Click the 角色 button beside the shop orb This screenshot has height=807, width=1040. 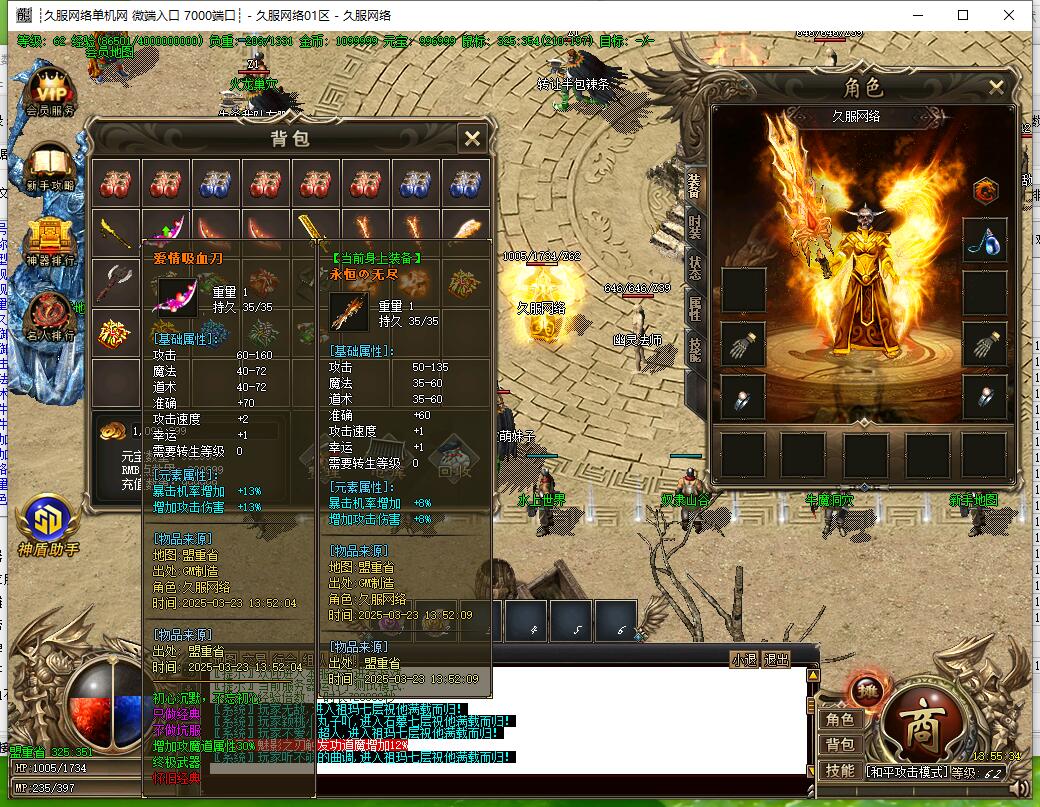839,719
